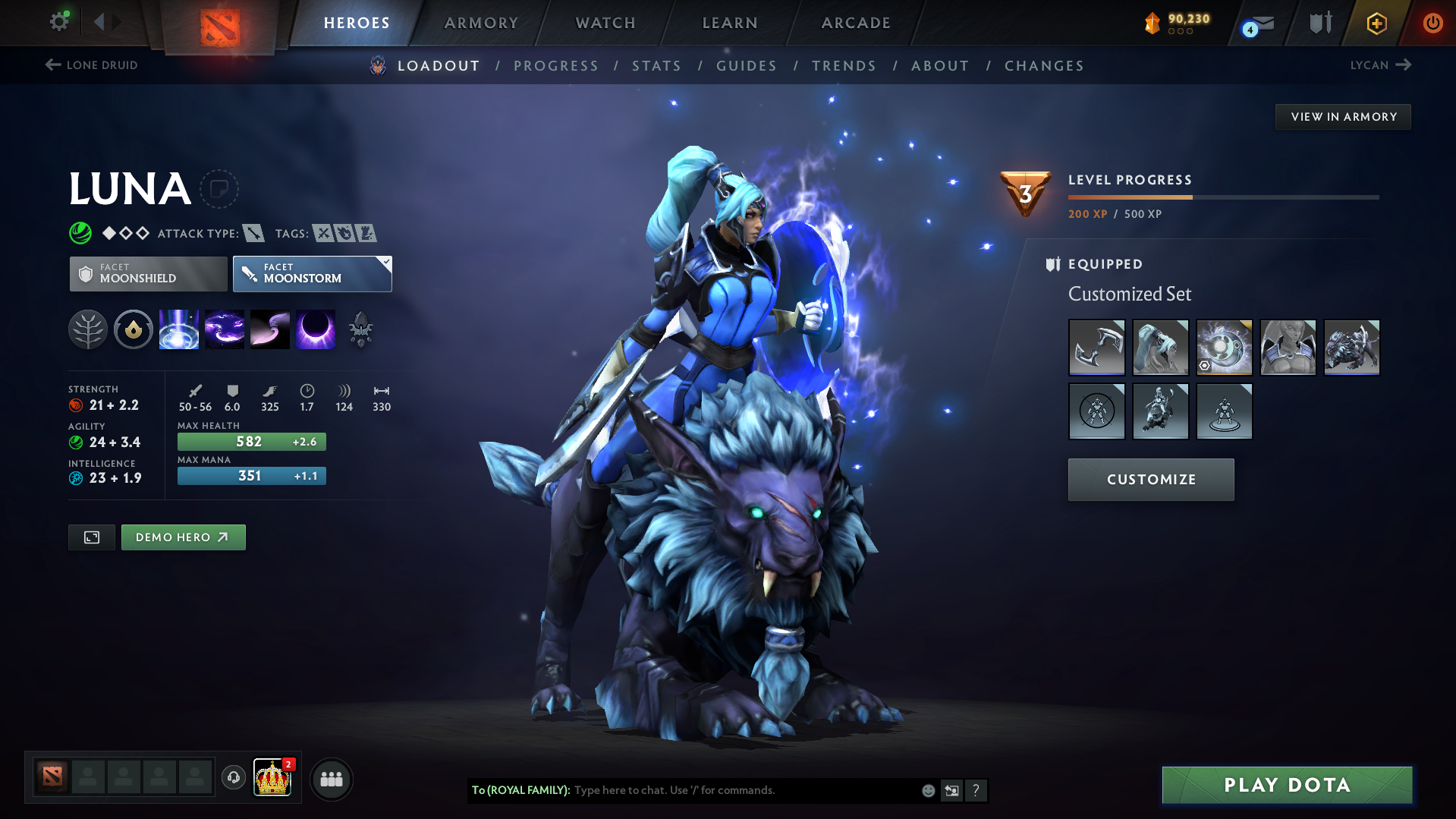1456x819 pixels.
Task: Open the Trends sub-tab
Action: point(844,66)
